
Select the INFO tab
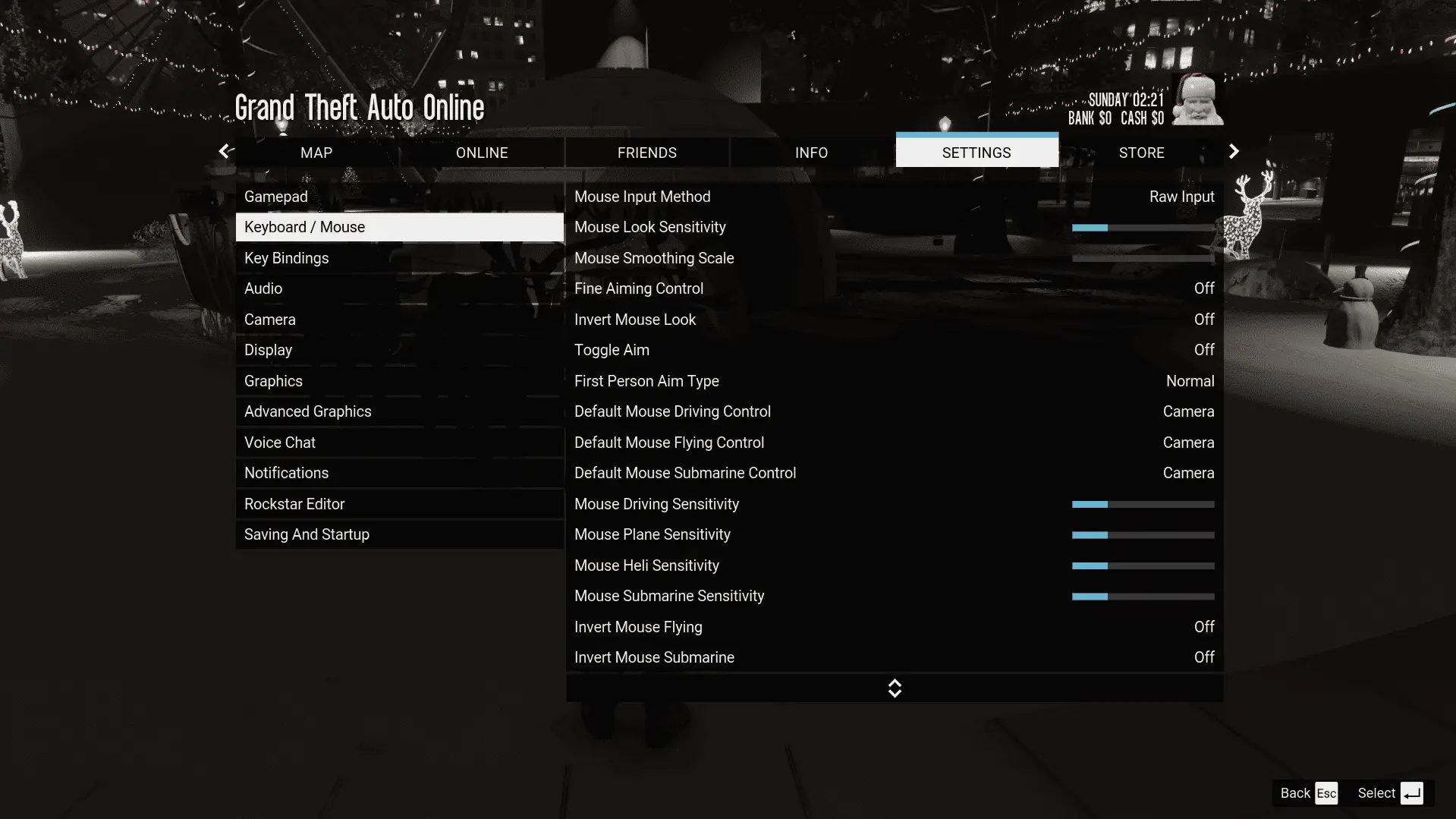click(x=811, y=153)
